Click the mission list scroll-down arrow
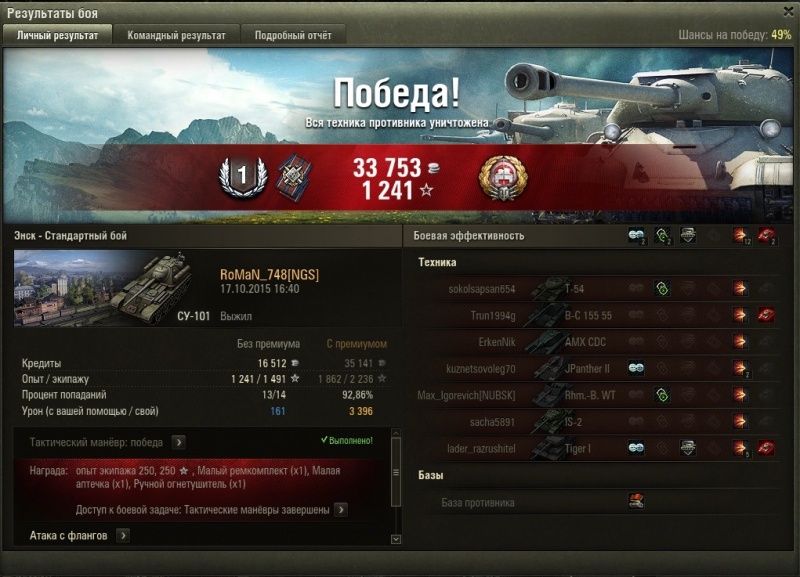This screenshot has width=800, height=577. click(x=396, y=540)
